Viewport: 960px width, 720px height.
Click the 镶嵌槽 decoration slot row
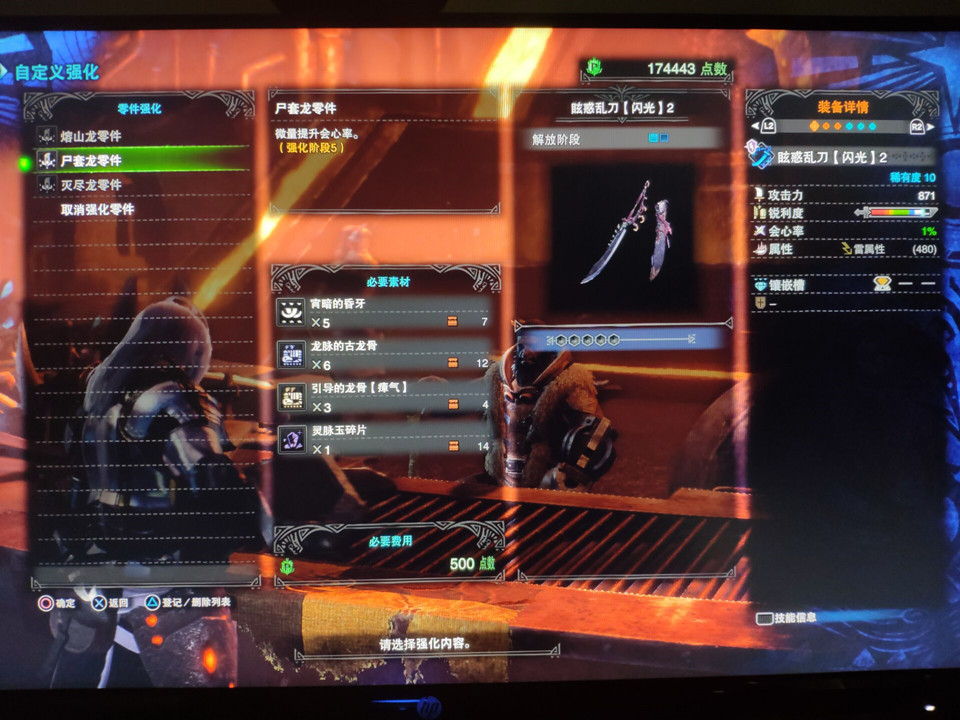pos(845,285)
